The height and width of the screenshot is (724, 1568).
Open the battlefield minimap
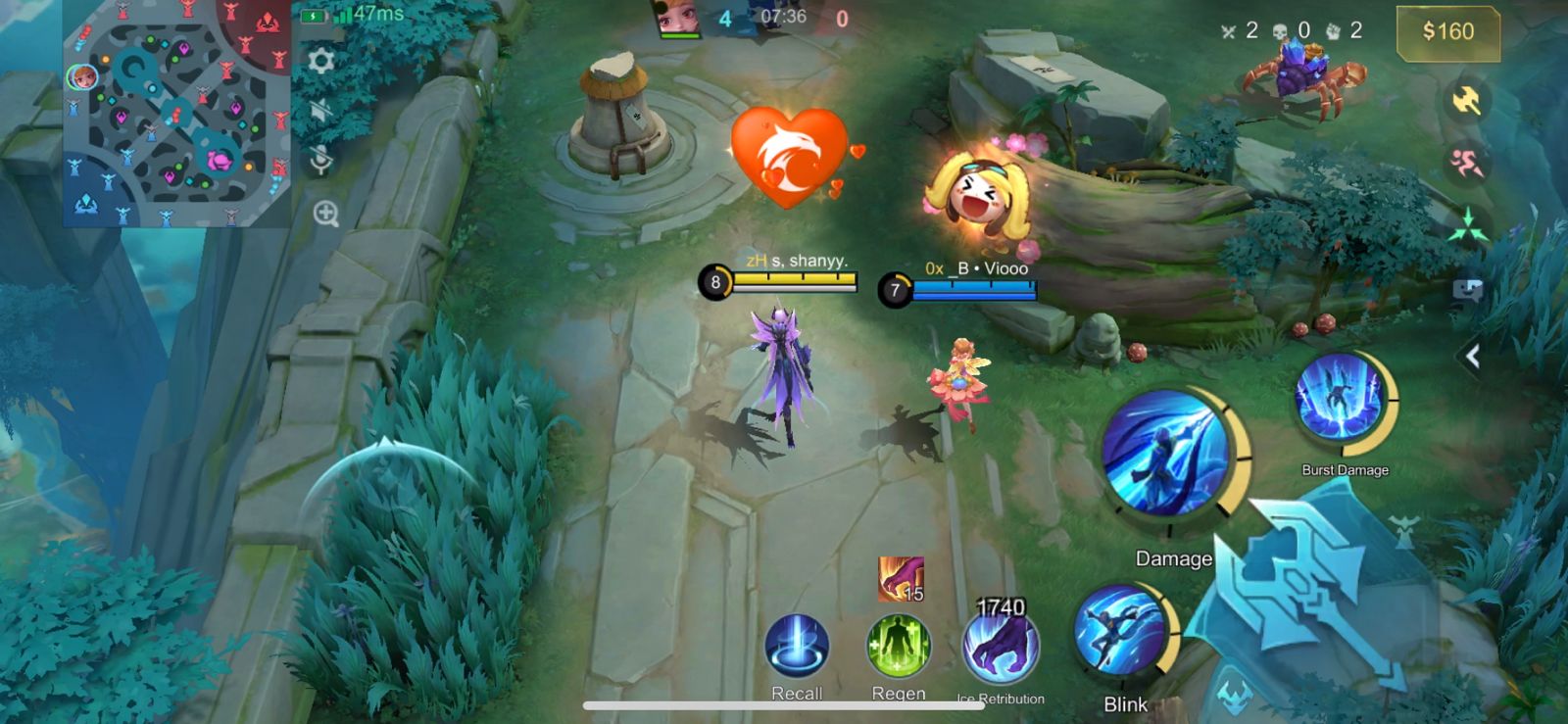coord(176,113)
